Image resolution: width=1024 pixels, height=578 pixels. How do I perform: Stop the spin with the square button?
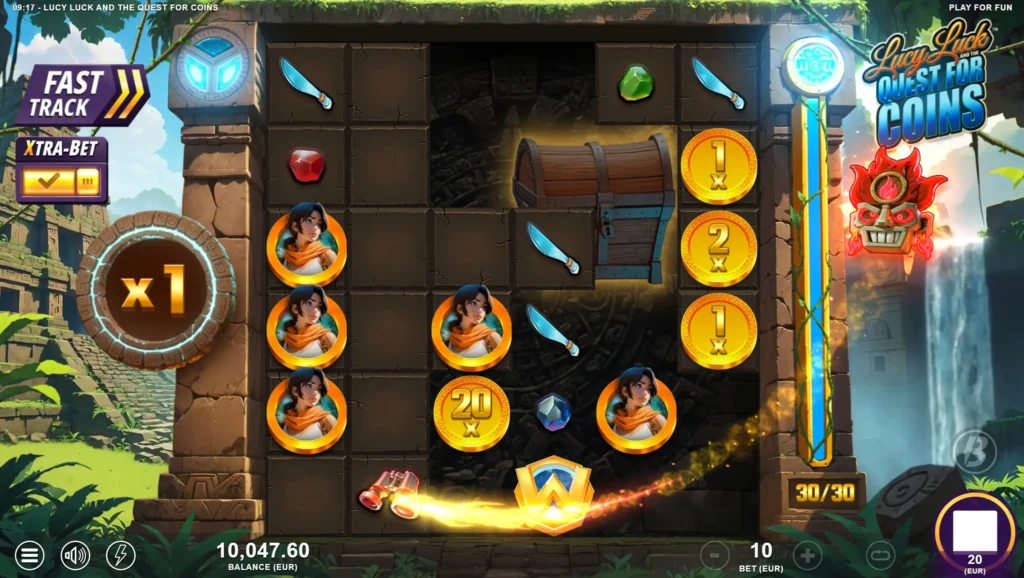[974, 532]
